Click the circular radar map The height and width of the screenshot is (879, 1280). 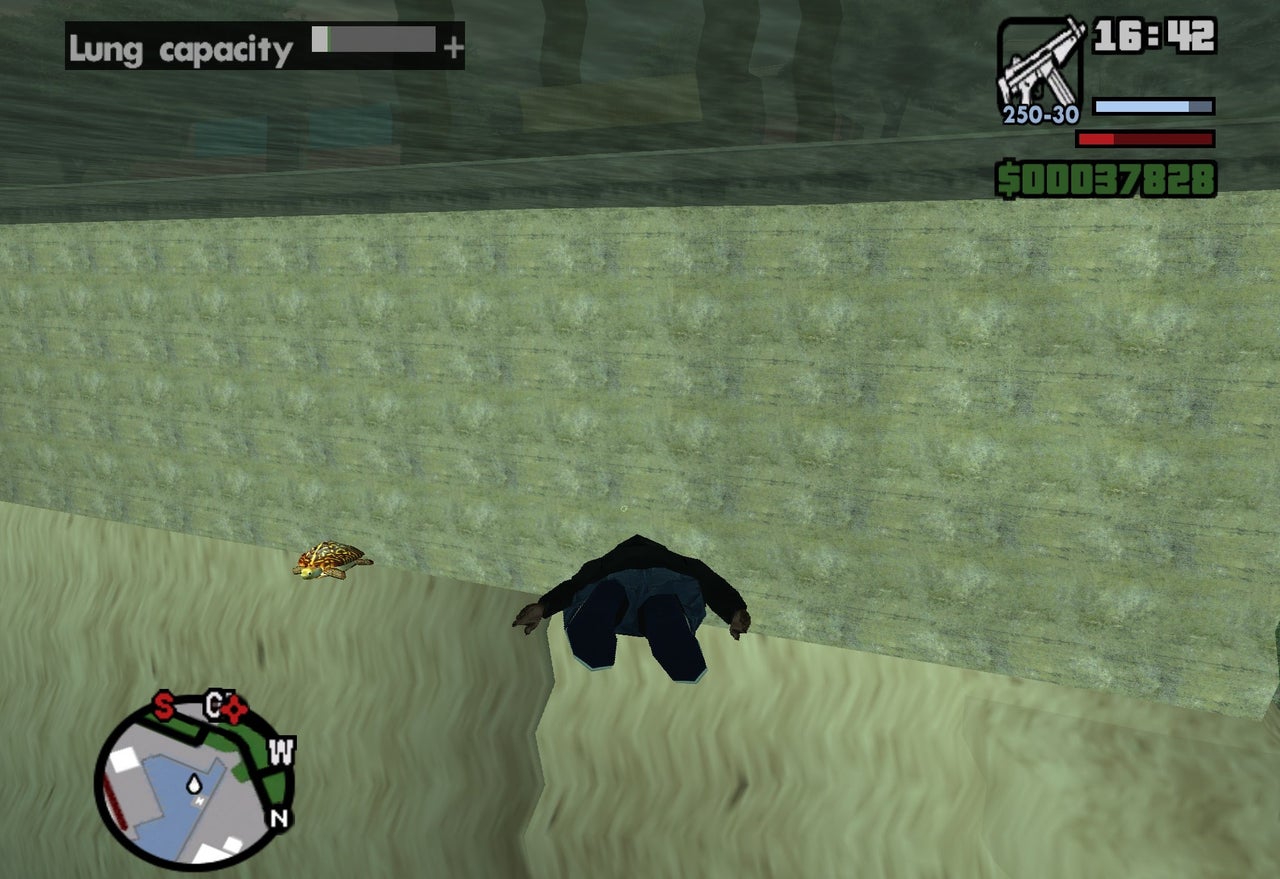pos(190,775)
